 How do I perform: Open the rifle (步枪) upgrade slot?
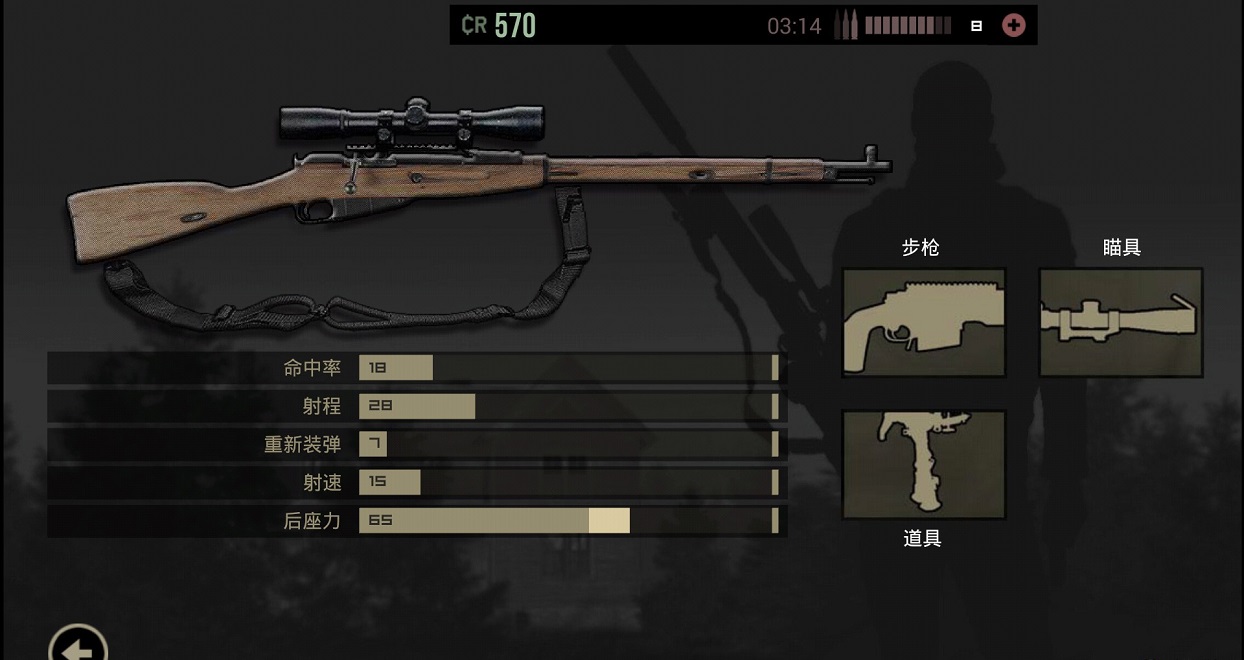coord(923,322)
